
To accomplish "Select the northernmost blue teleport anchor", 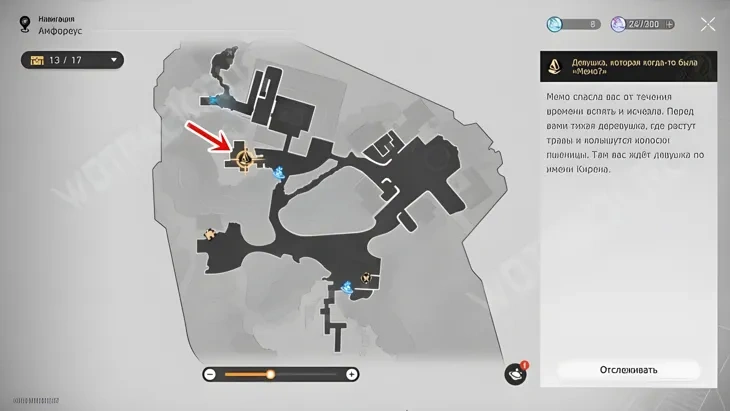I will pyautogui.click(x=215, y=98).
